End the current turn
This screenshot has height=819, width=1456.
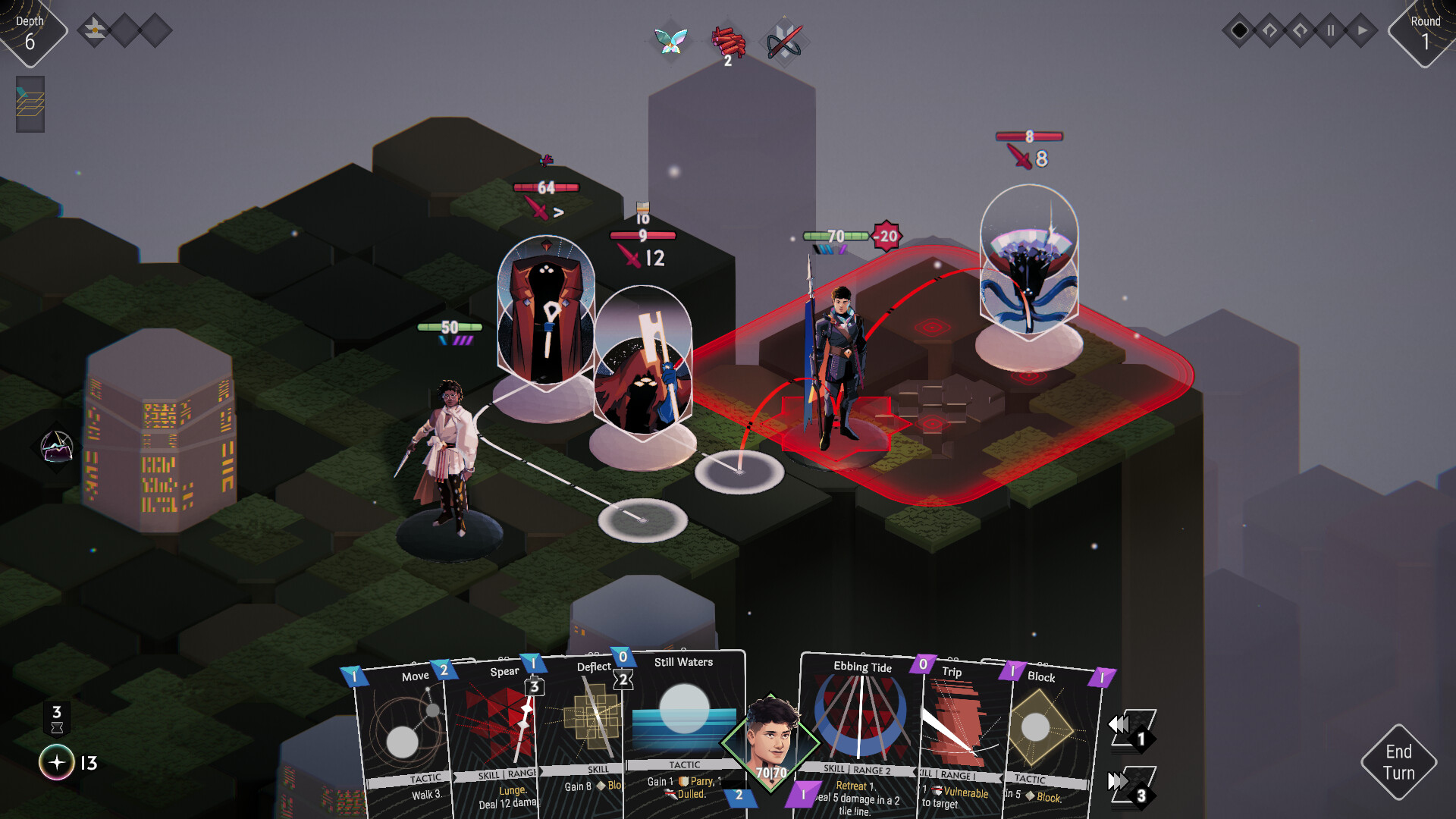[x=1398, y=761]
